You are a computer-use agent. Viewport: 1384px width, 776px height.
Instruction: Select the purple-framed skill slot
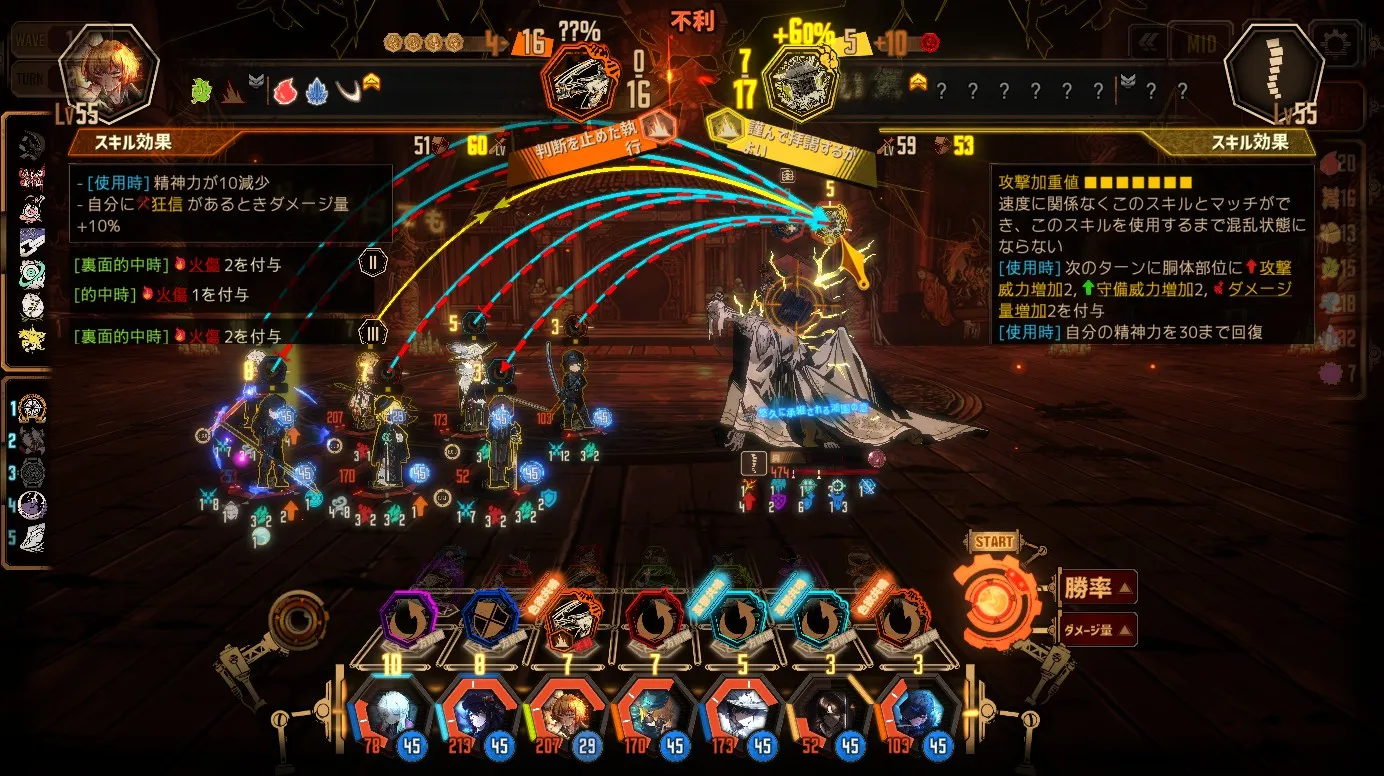[408, 622]
